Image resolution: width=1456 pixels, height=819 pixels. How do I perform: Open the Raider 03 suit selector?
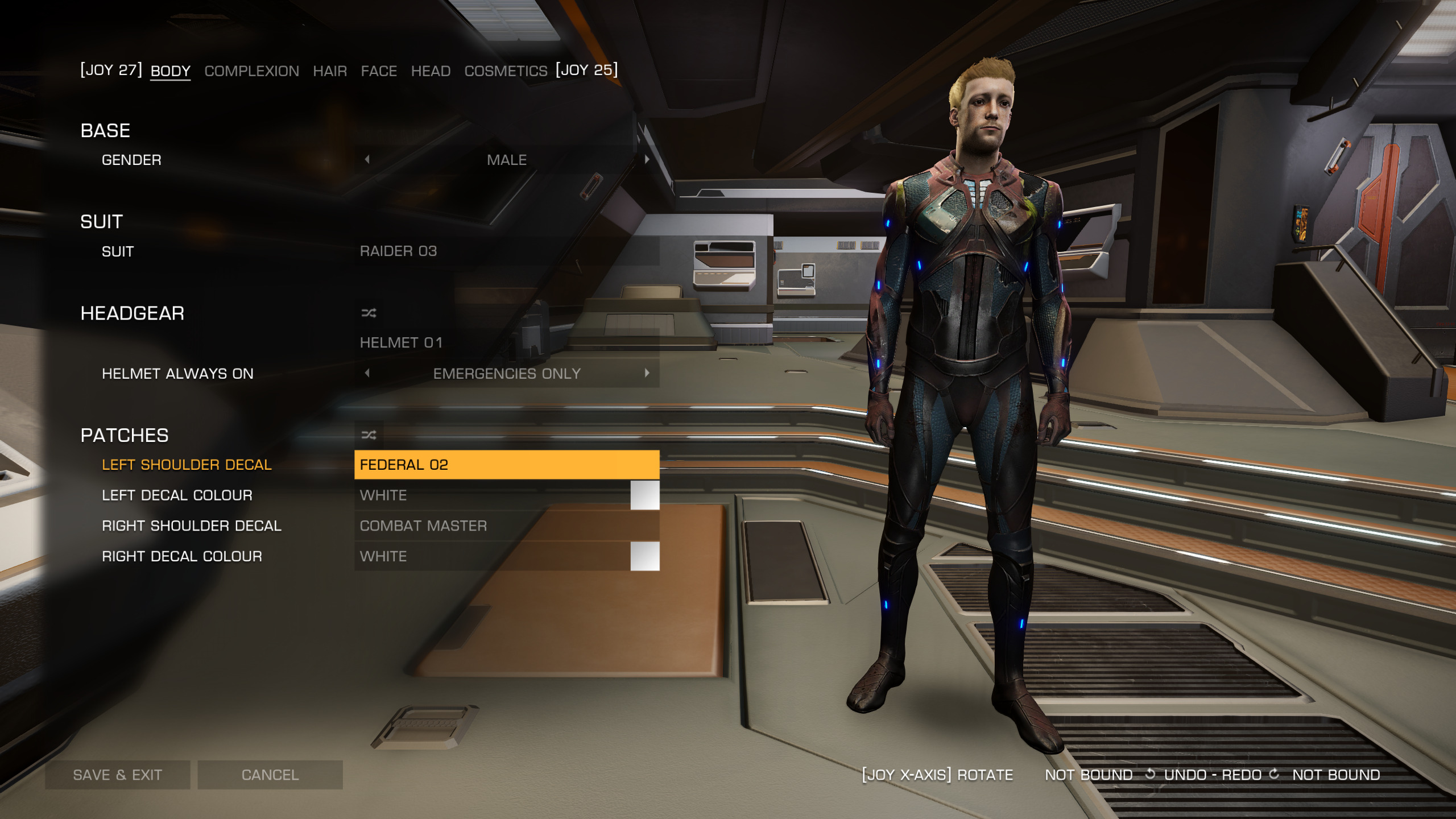[x=506, y=251]
